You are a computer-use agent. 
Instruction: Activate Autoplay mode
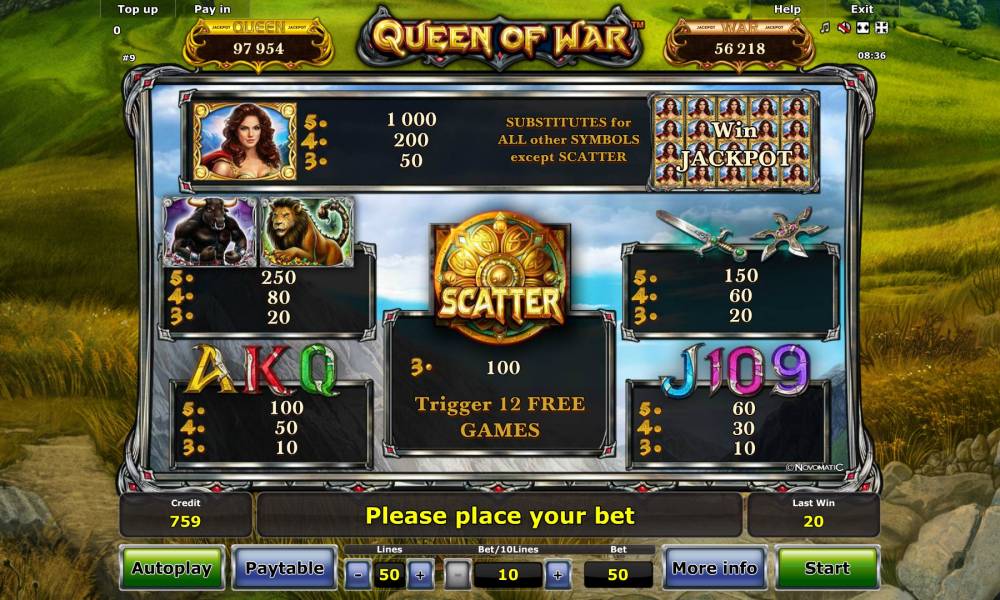pyautogui.click(x=172, y=568)
